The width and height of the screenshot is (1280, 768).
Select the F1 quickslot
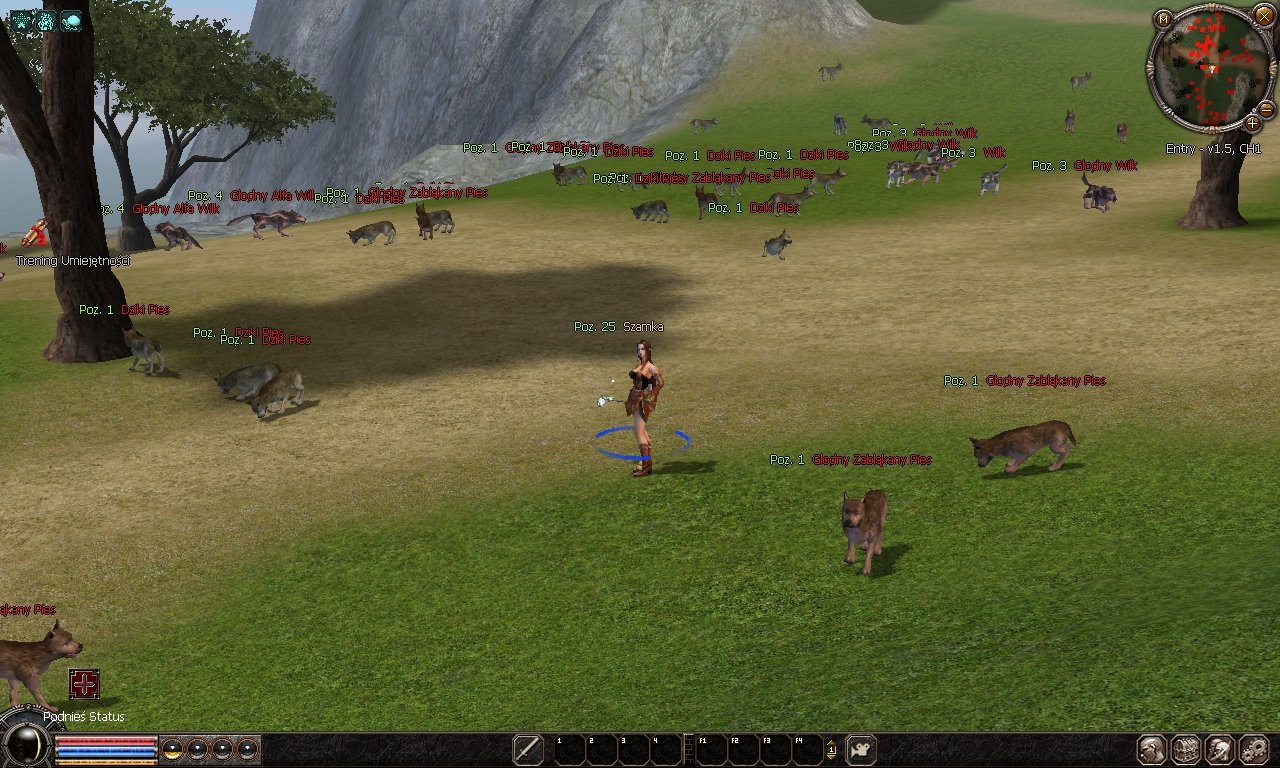click(x=710, y=749)
